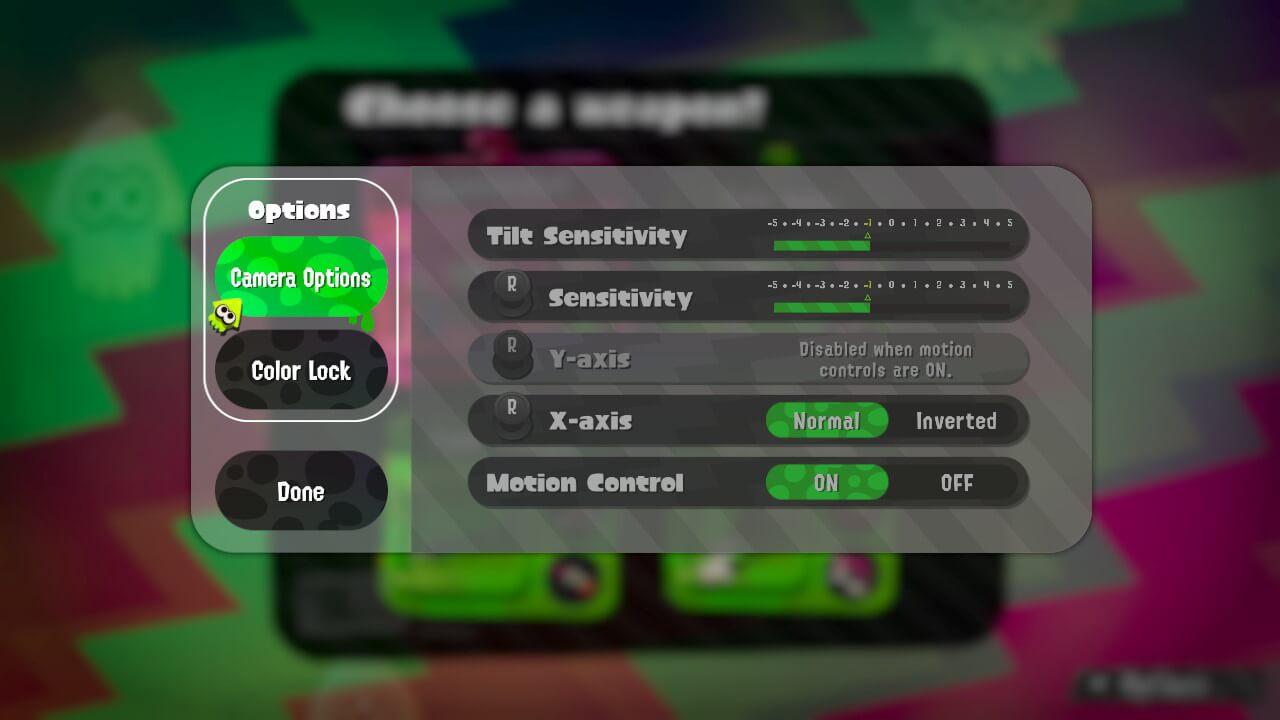Set X-axis to Normal
This screenshot has width=1280, height=720.
tap(827, 421)
